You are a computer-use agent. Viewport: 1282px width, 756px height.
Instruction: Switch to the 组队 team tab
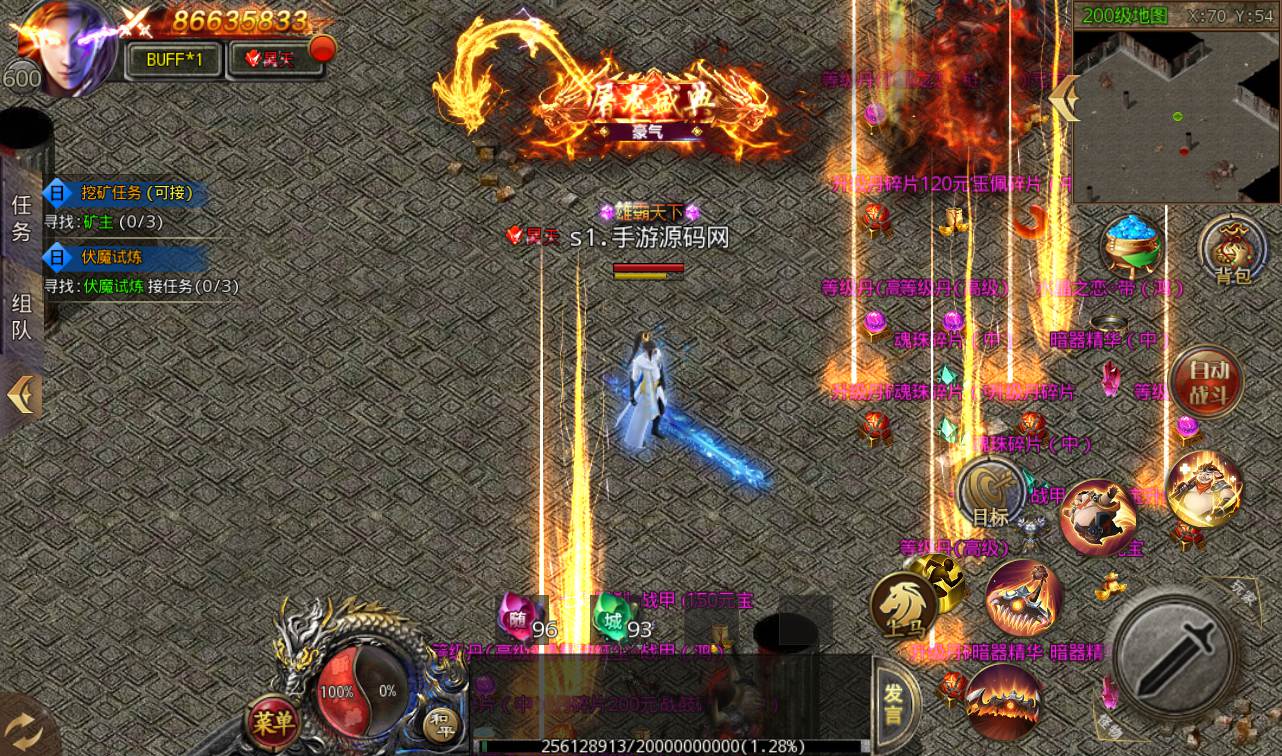(x=21, y=316)
